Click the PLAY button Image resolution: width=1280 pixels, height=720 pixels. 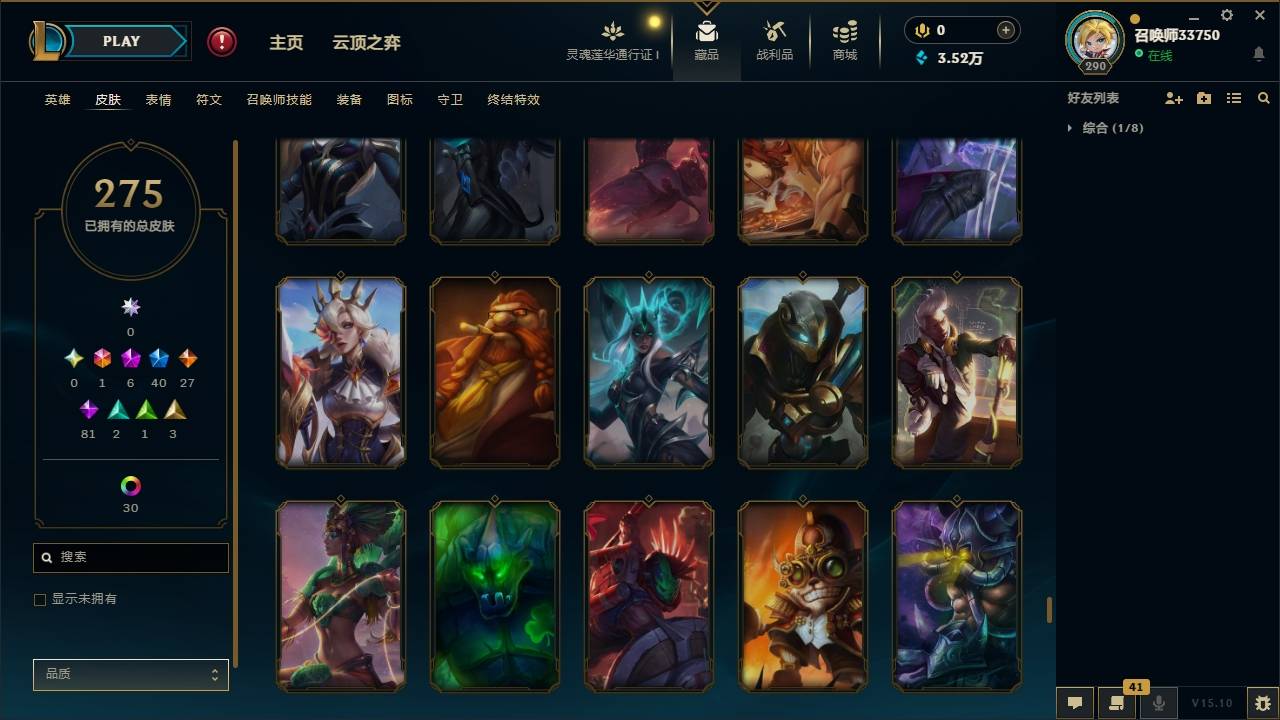click(121, 41)
